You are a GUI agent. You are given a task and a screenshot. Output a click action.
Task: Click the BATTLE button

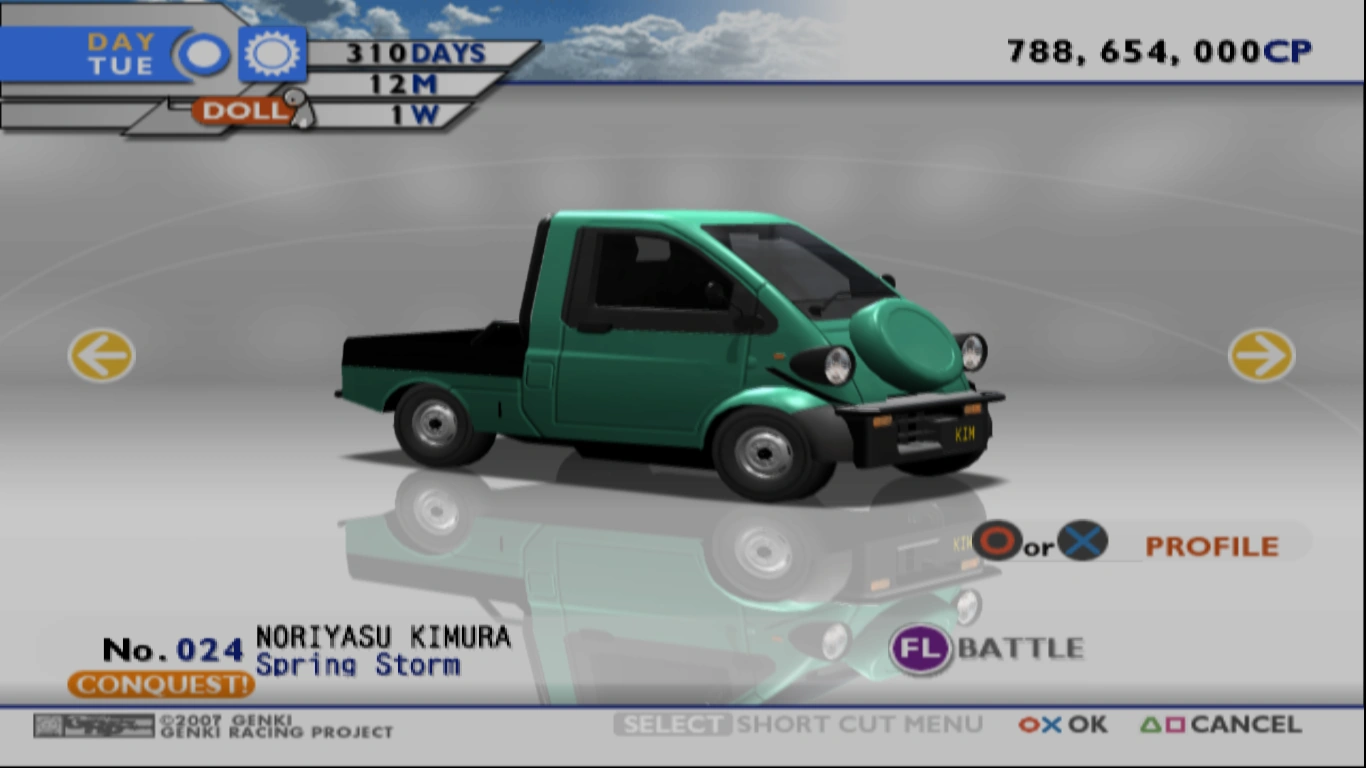(x=1020, y=648)
